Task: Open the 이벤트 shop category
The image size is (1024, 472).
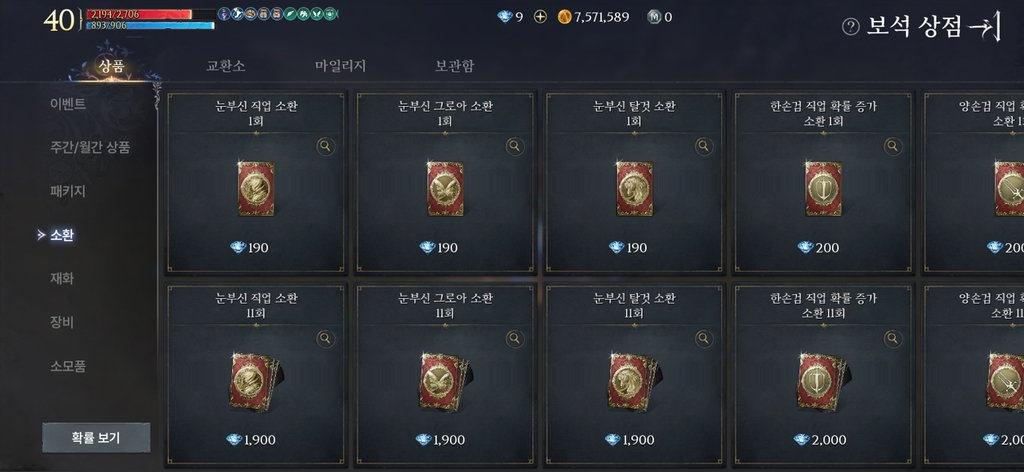Action: [x=68, y=104]
